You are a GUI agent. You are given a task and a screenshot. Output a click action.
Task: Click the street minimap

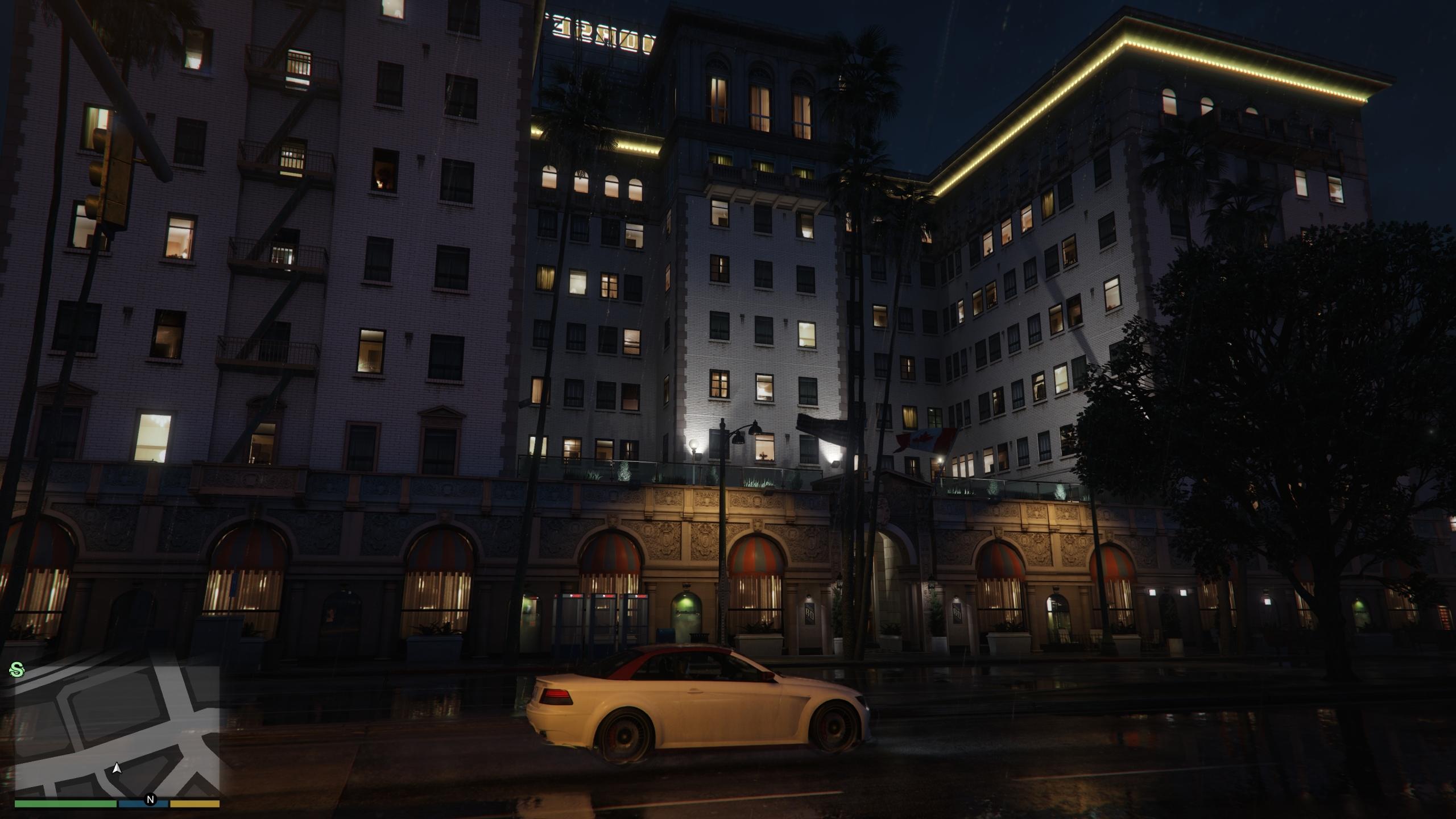coord(117,731)
